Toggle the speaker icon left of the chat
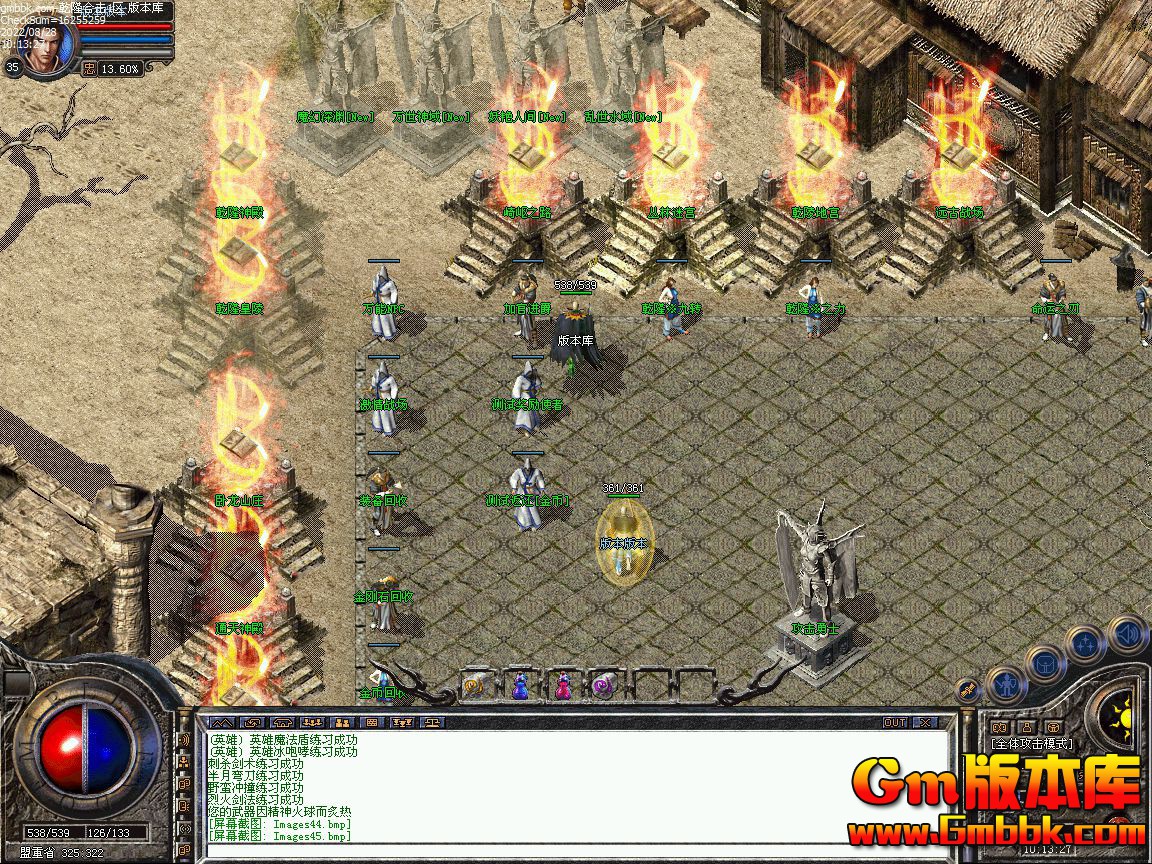 (x=184, y=740)
